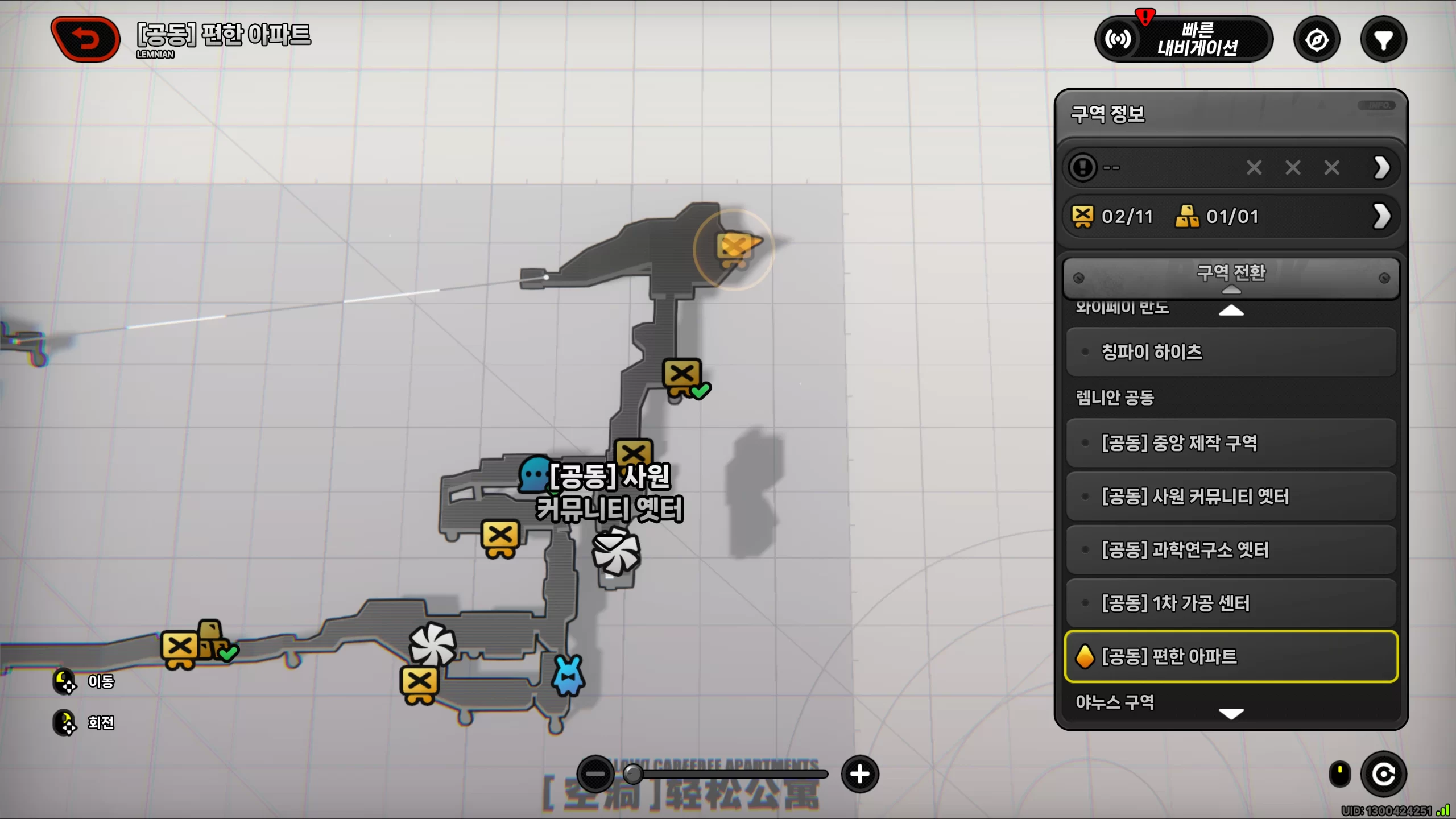Click the red back arrow button
Screen dimensions: 1456x819
click(x=85, y=39)
